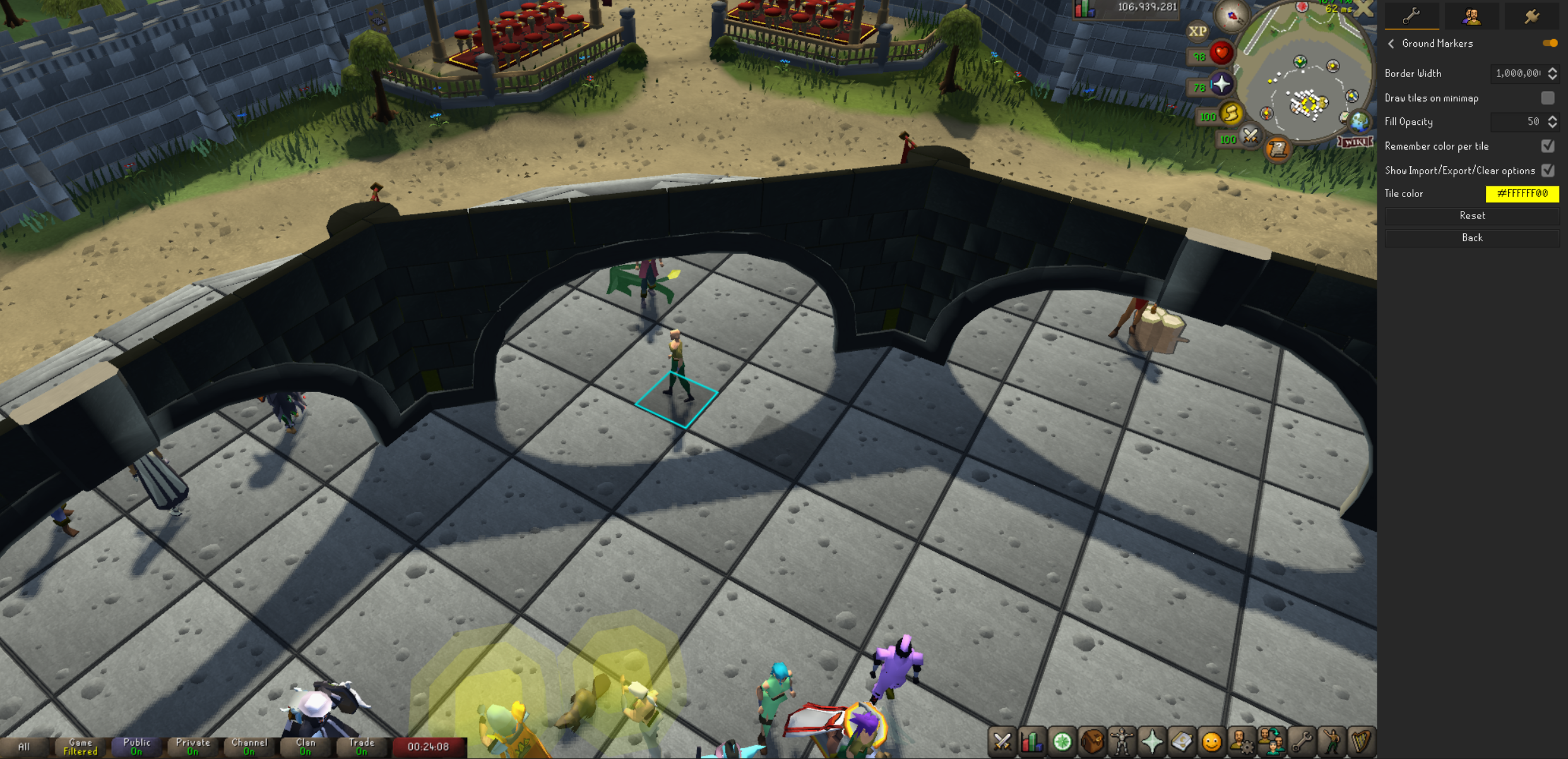1568x759 pixels.
Task: Enable Draw tiles on minimap
Action: pos(1547,98)
